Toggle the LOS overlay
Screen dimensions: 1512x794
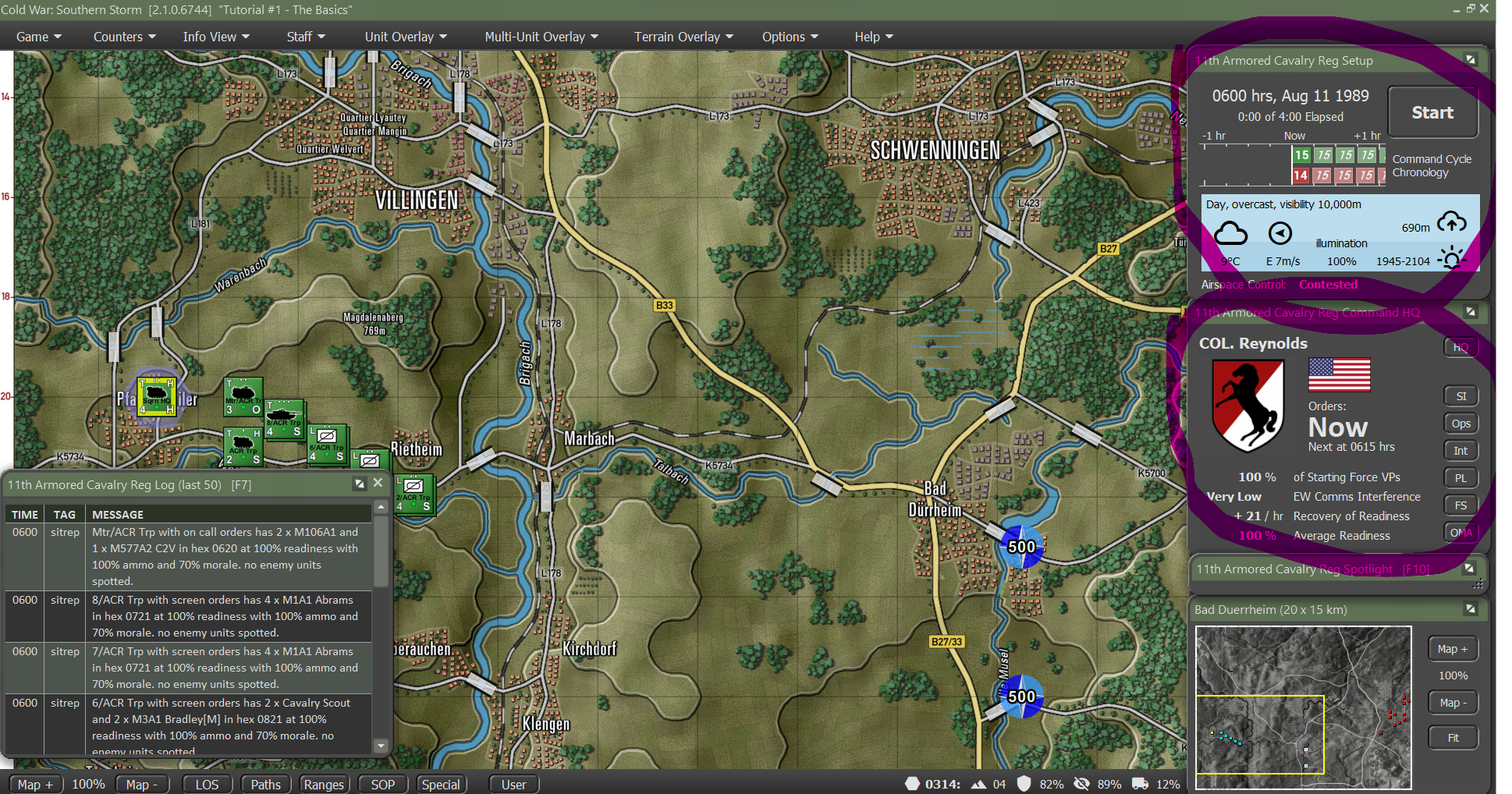point(207,784)
